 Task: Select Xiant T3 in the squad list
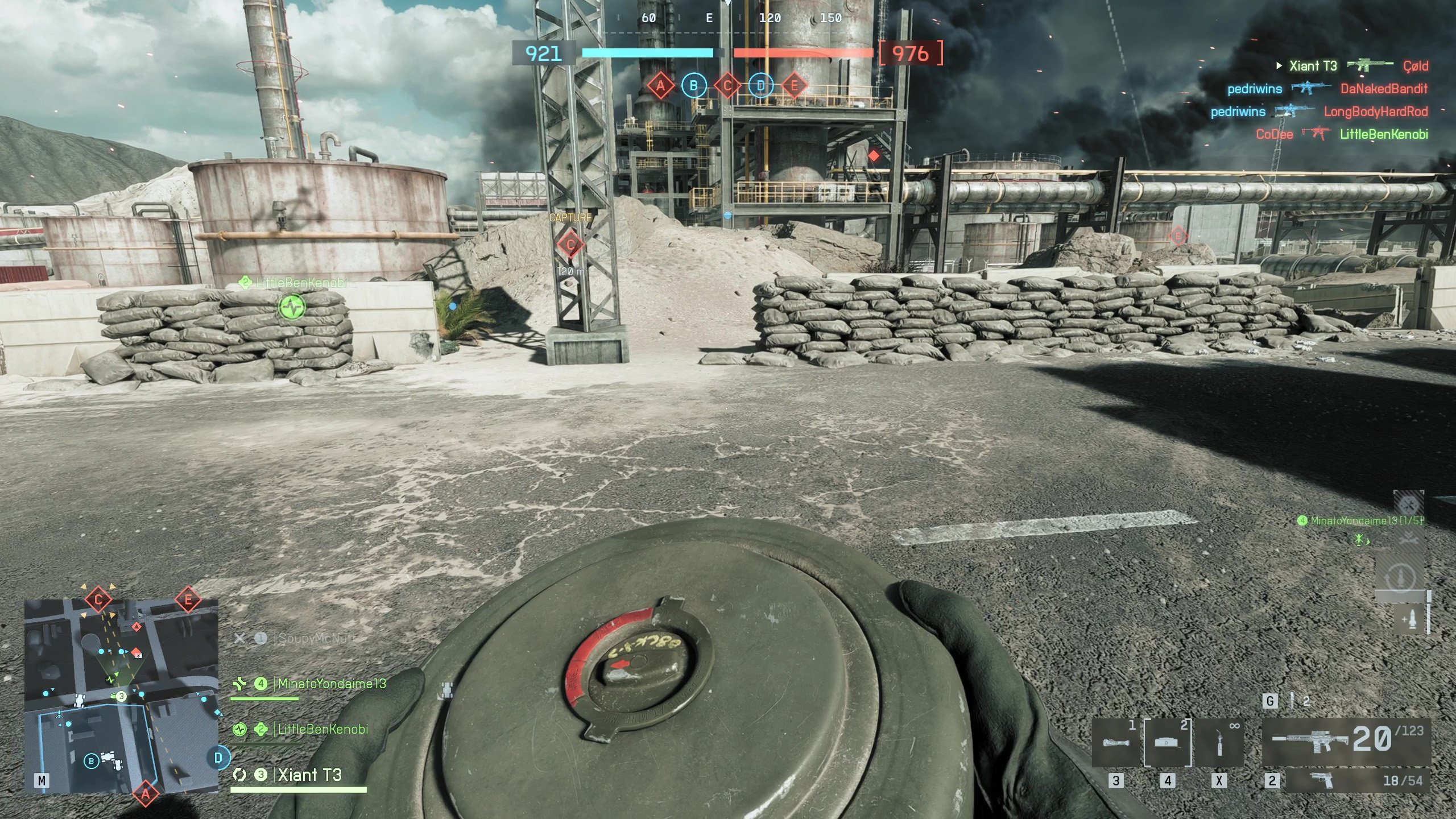[309, 775]
